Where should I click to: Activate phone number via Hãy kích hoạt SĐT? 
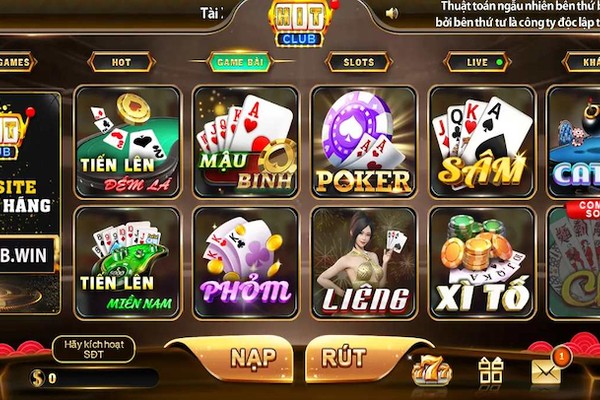coord(93,349)
